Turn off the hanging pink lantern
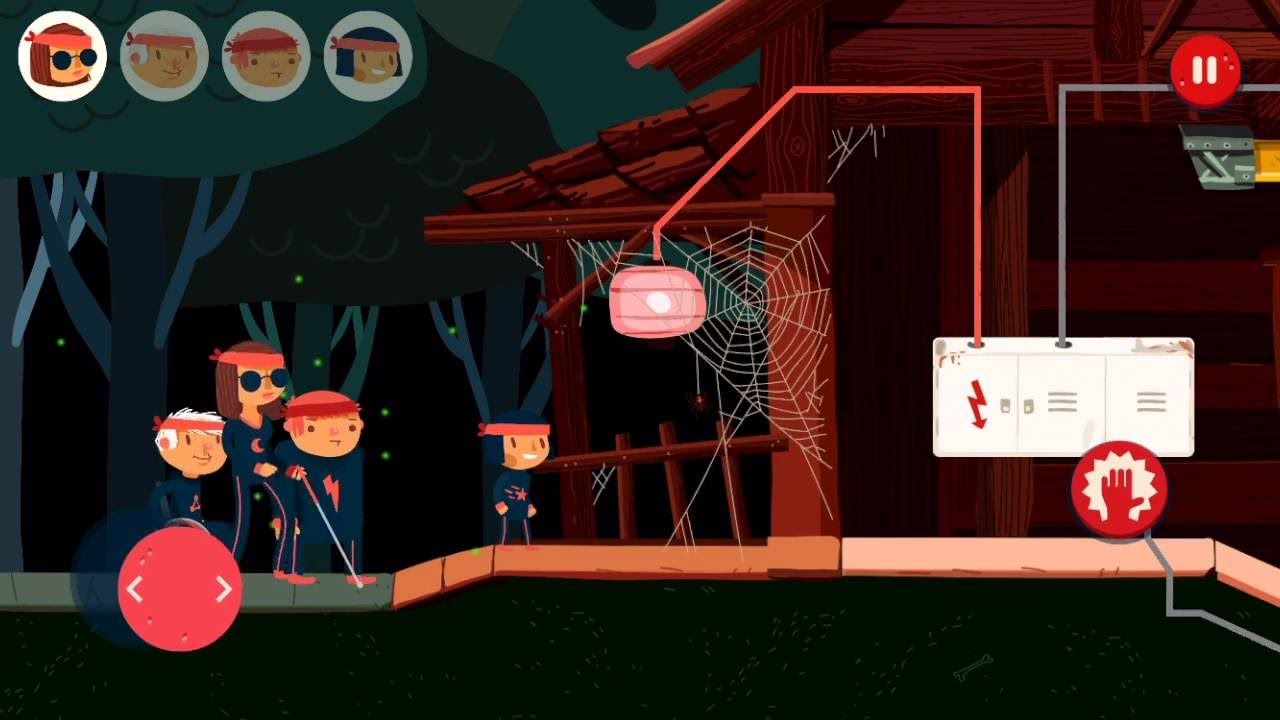The height and width of the screenshot is (720, 1280). tap(657, 298)
